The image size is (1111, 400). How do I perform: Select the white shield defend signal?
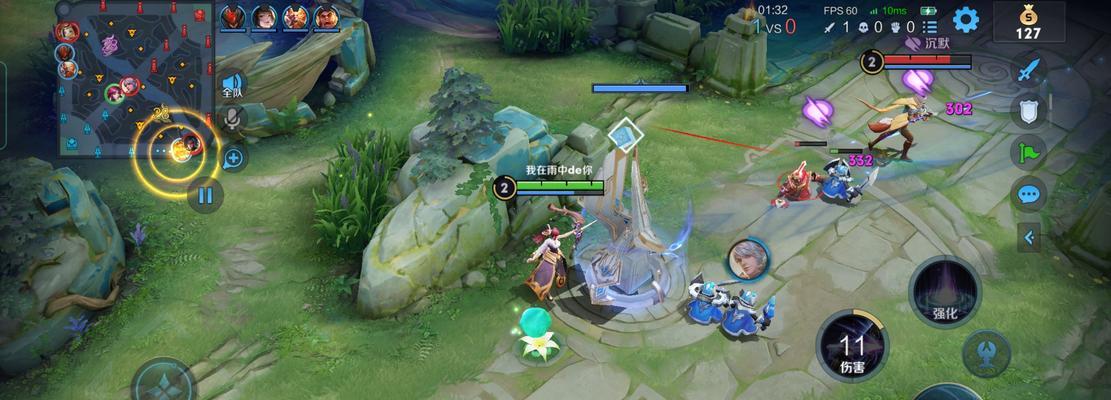1028,111
